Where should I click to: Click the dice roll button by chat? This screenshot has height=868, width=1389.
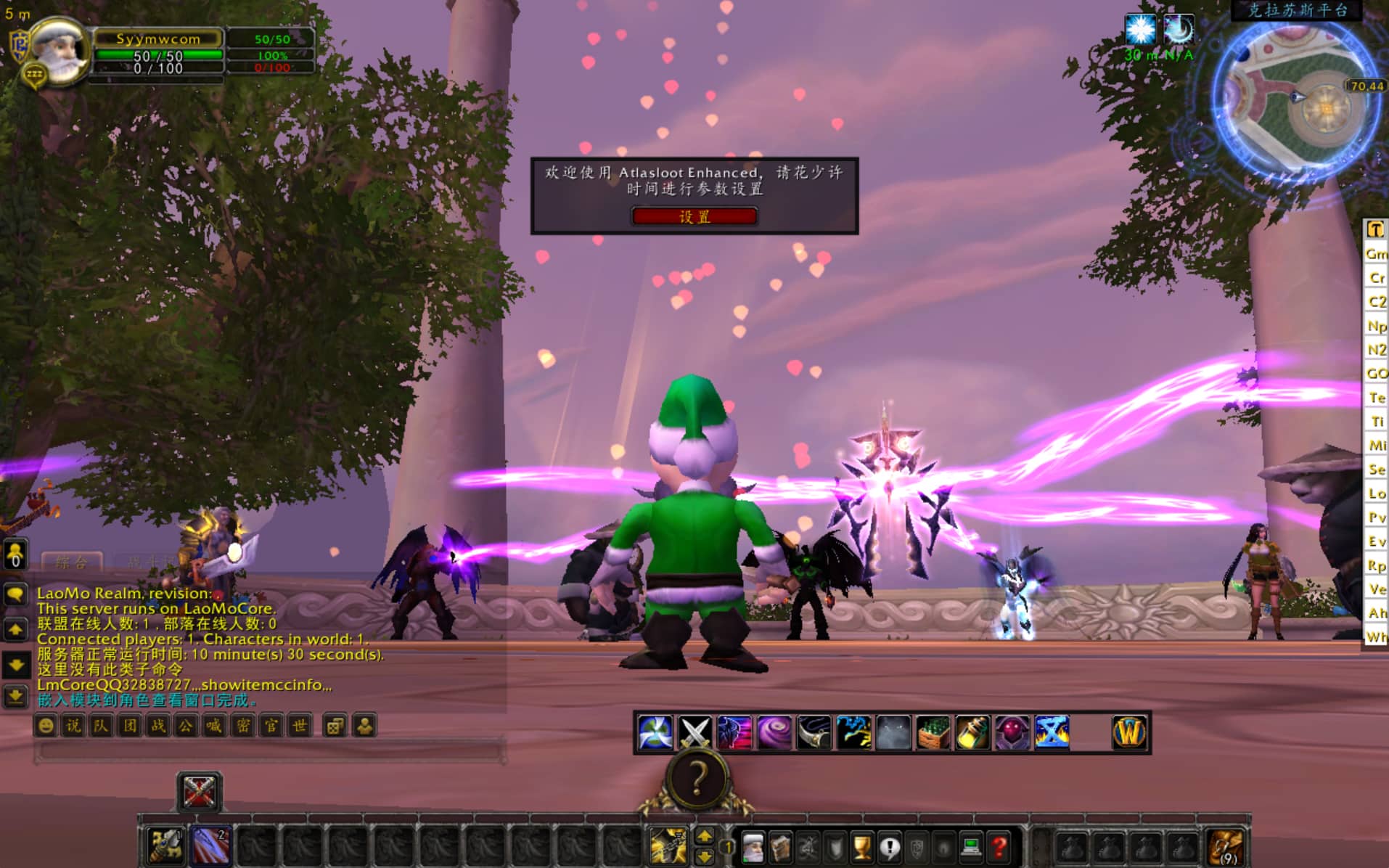(x=335, y=725)
